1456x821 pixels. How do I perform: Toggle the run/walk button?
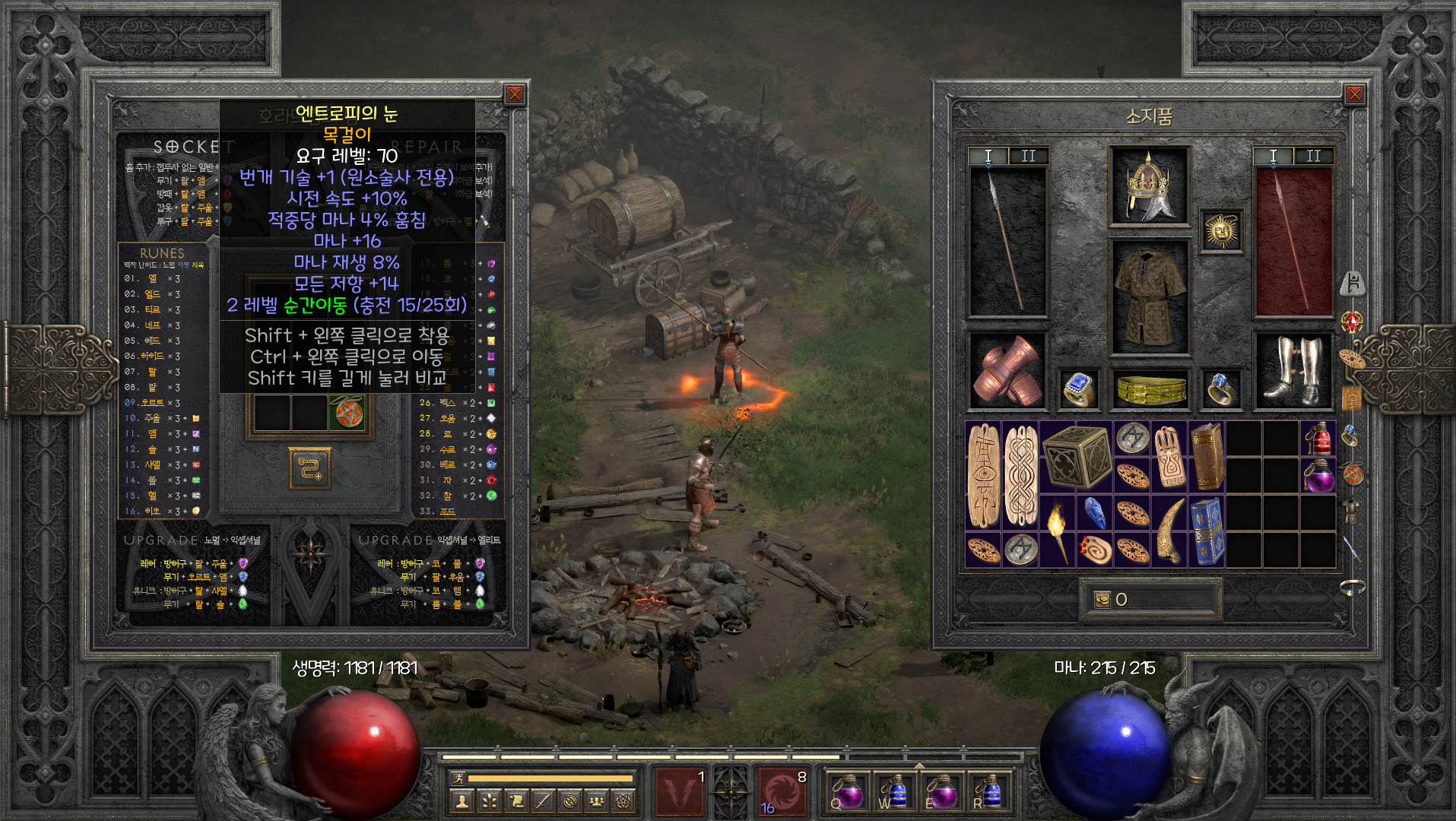pyautogui.click(x=457, y=778)
